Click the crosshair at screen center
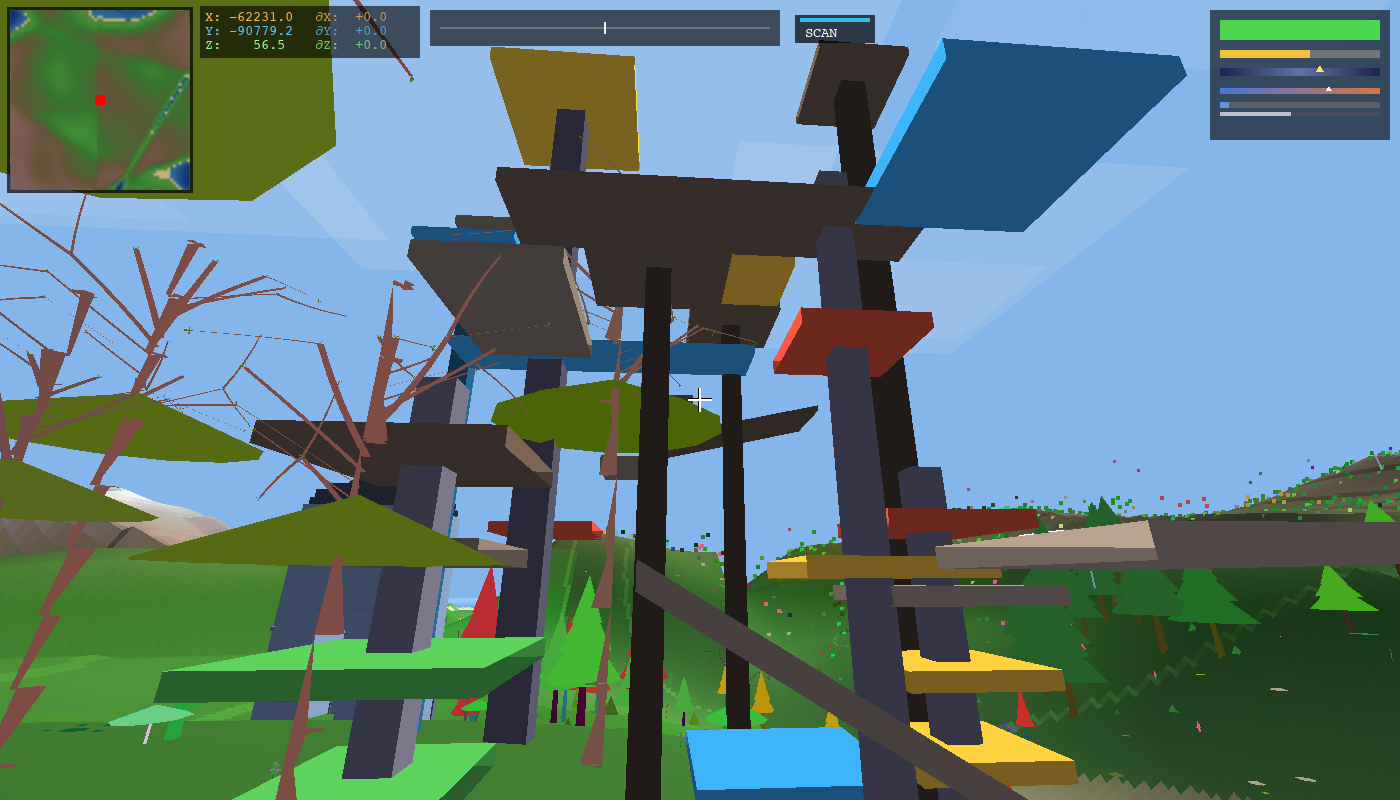Image resolution: width=1400 pixels, height=800 pixels. [x=700, y=400]
